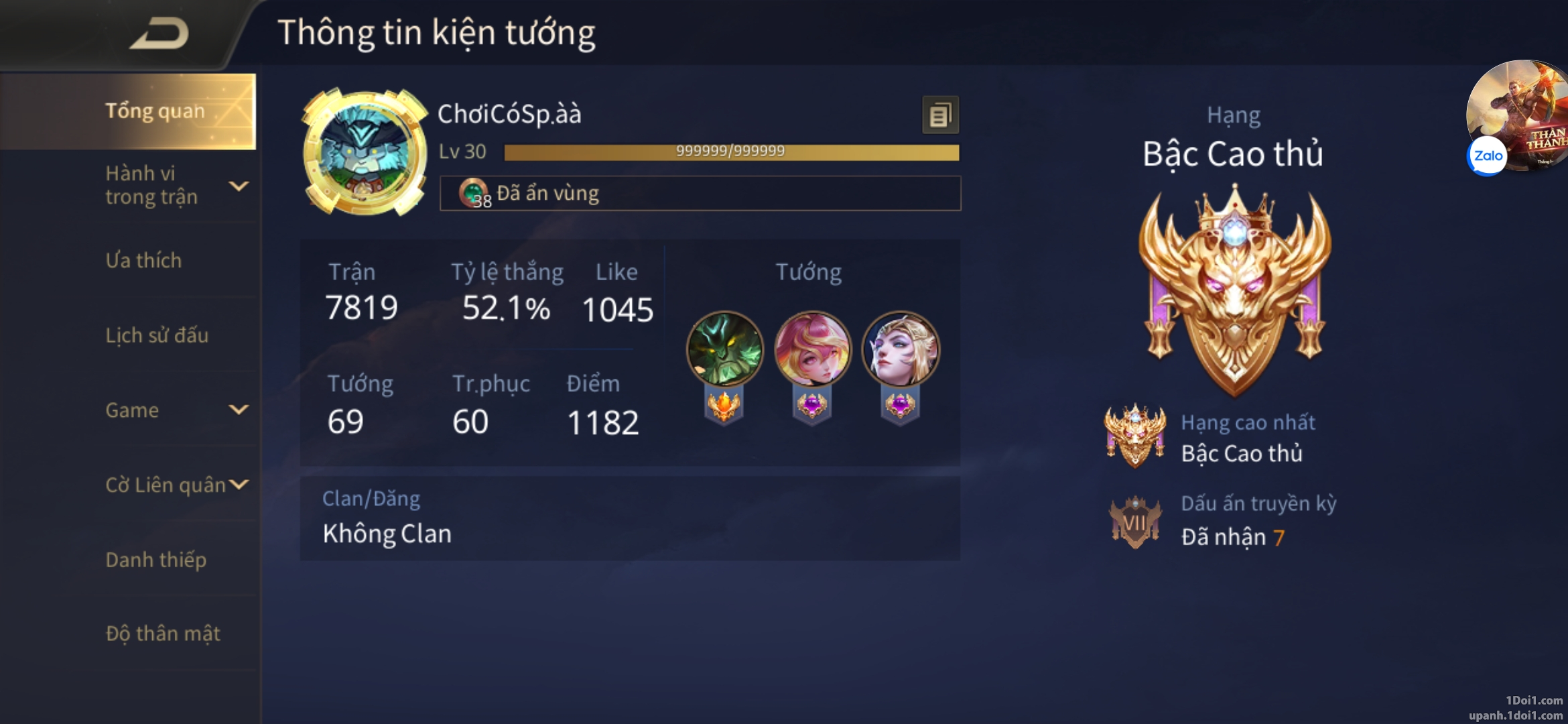View the Độ thân mật tab

click(163, 633)
